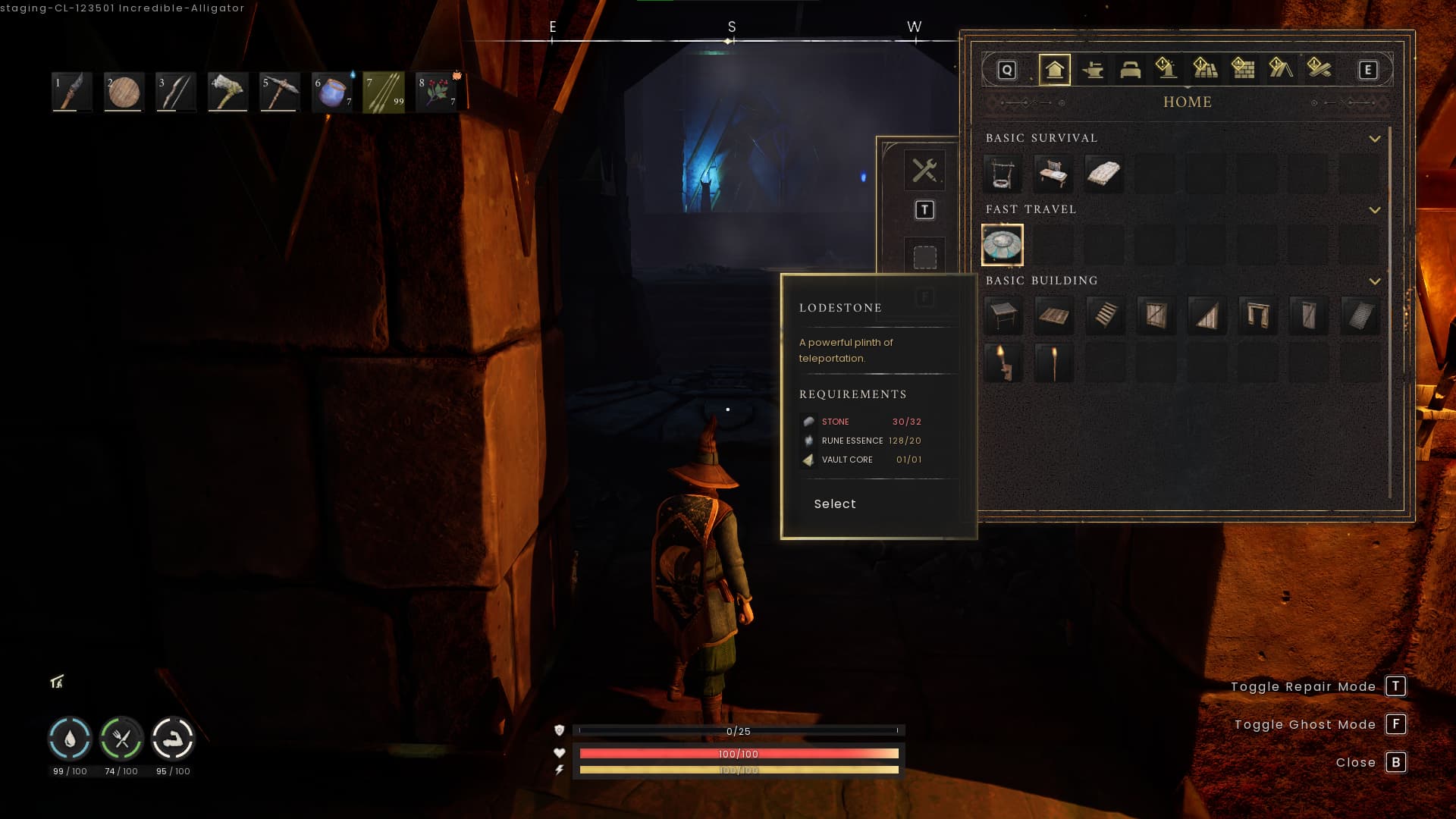Select the stone knife hotbar slot
Screen dimensions: 1456x819
coord(72,93)
